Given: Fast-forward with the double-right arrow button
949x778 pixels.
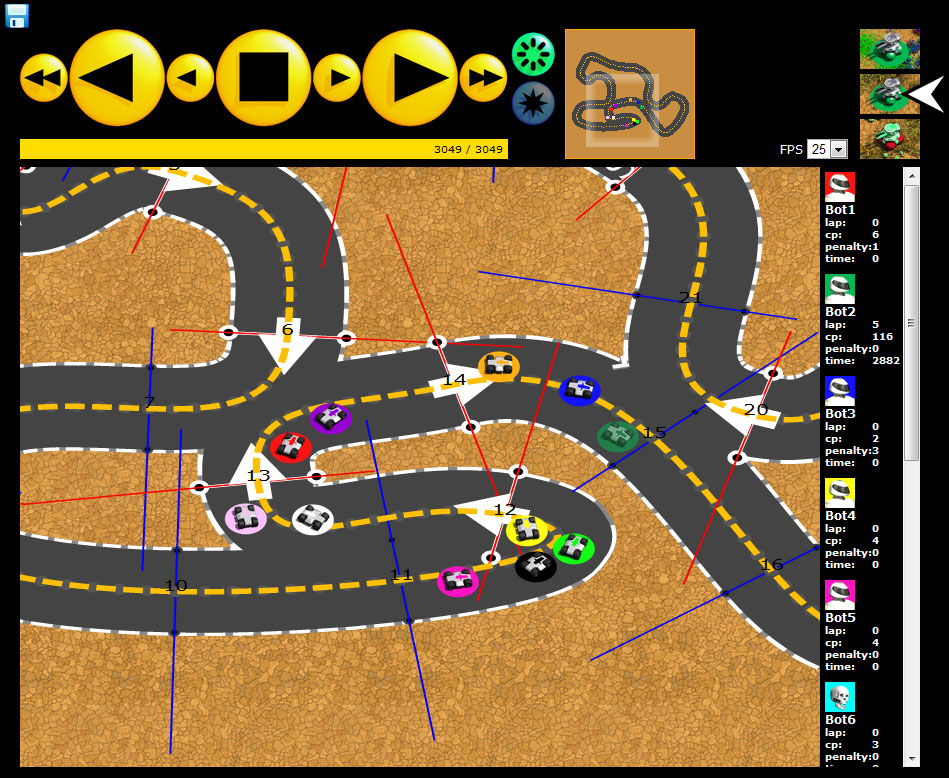Looking at the screenshot, I should pos(484,78).
